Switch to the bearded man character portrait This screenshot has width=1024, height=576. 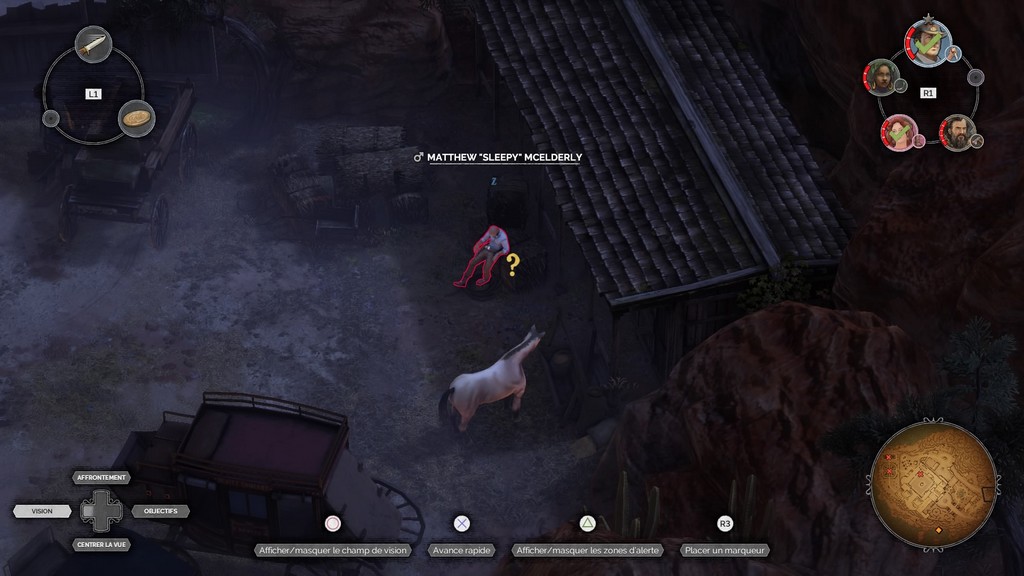(x=956, y=131)
